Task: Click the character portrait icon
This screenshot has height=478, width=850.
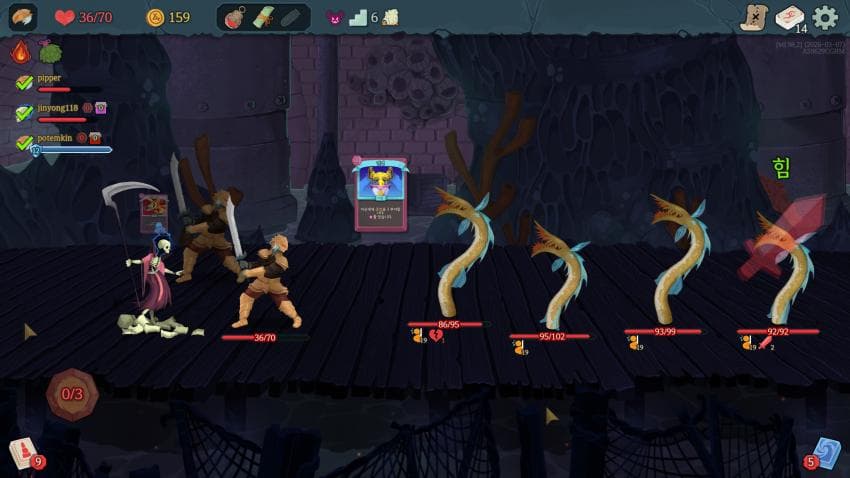Action: click(22, 17)
